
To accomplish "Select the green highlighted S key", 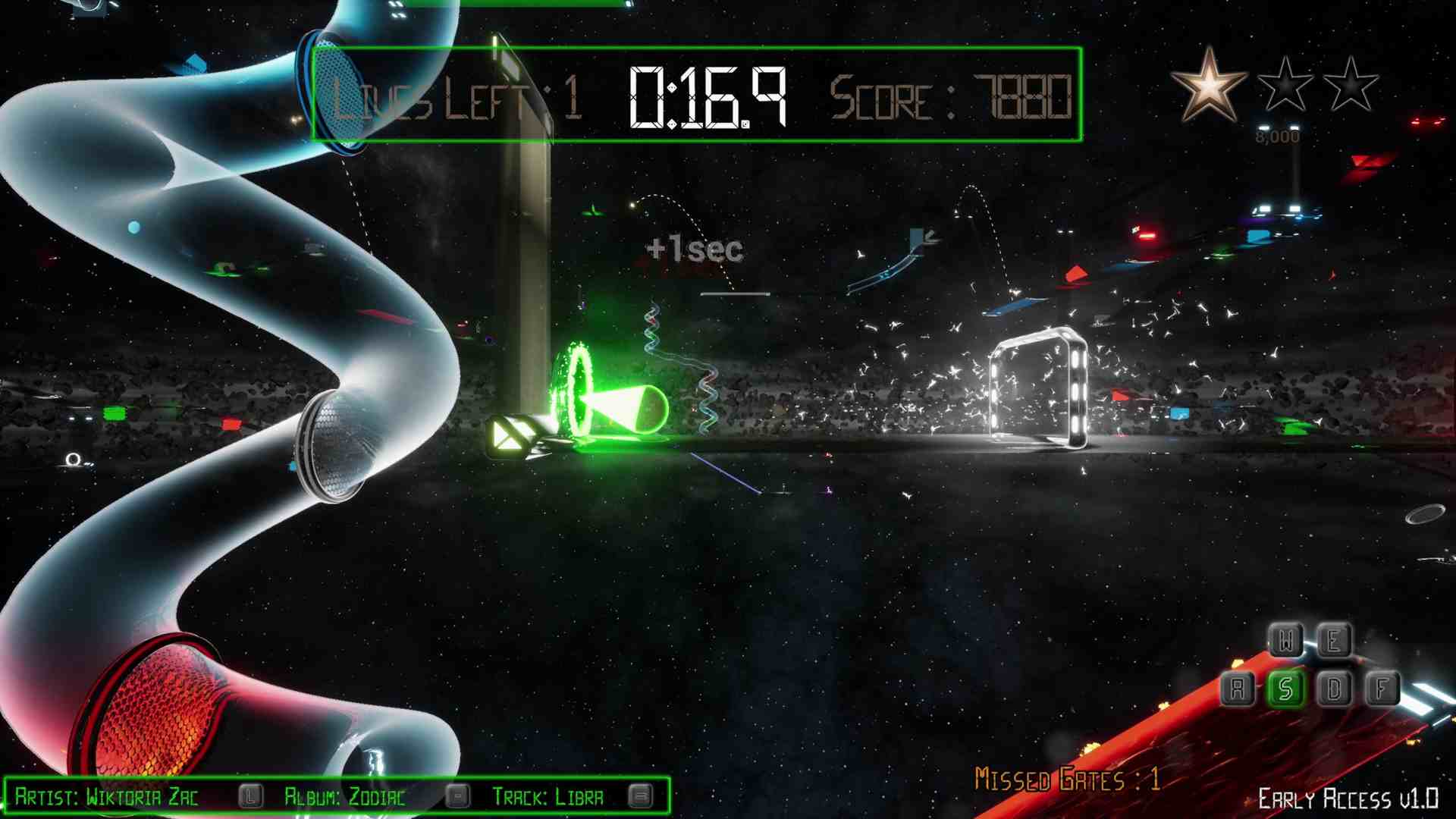I will 1285,689.
